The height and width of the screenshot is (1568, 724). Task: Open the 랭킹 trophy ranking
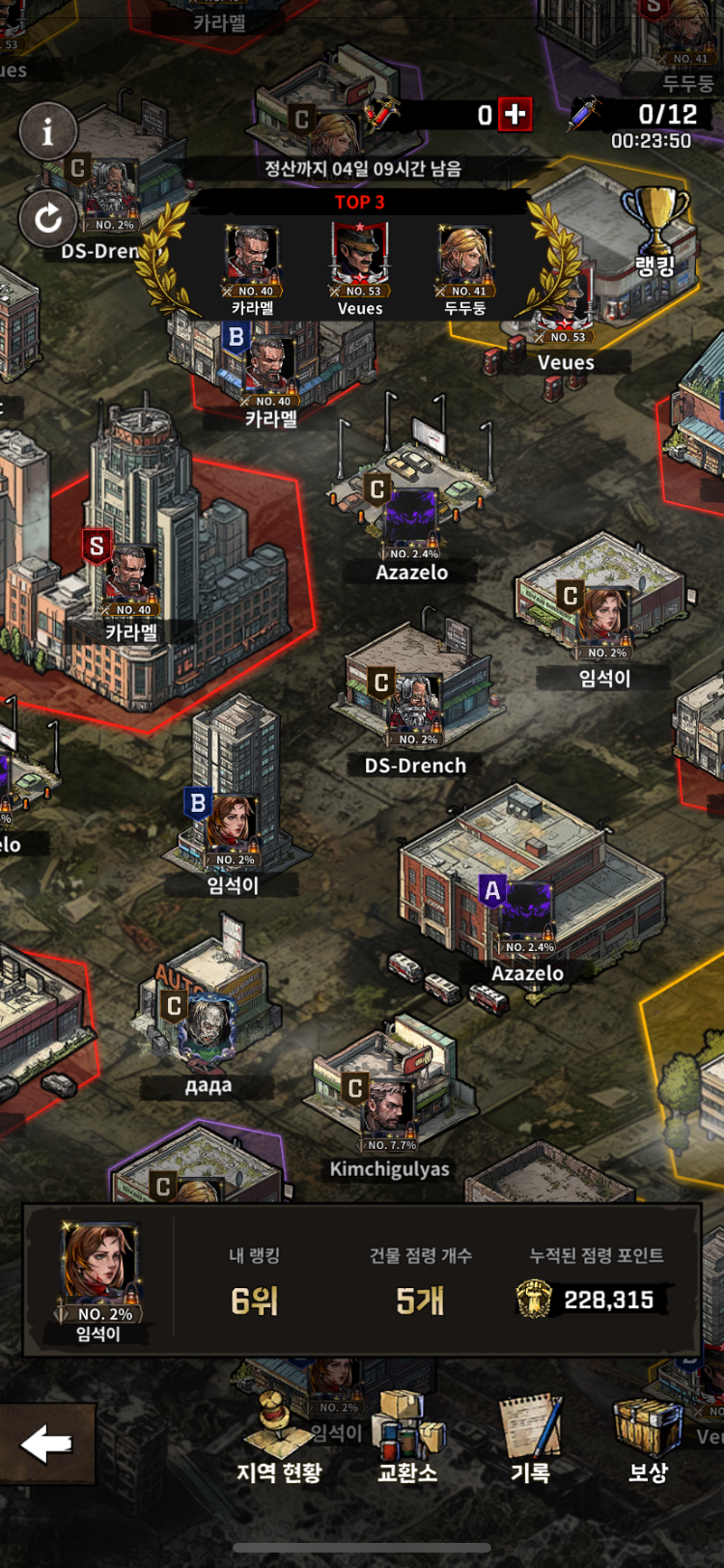655,232
